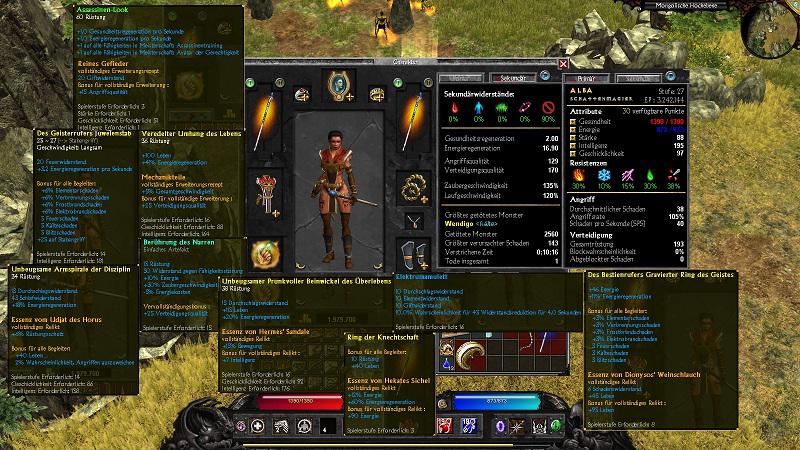Use the blue energy potion
800x450 pixels.
coord(469,425)
